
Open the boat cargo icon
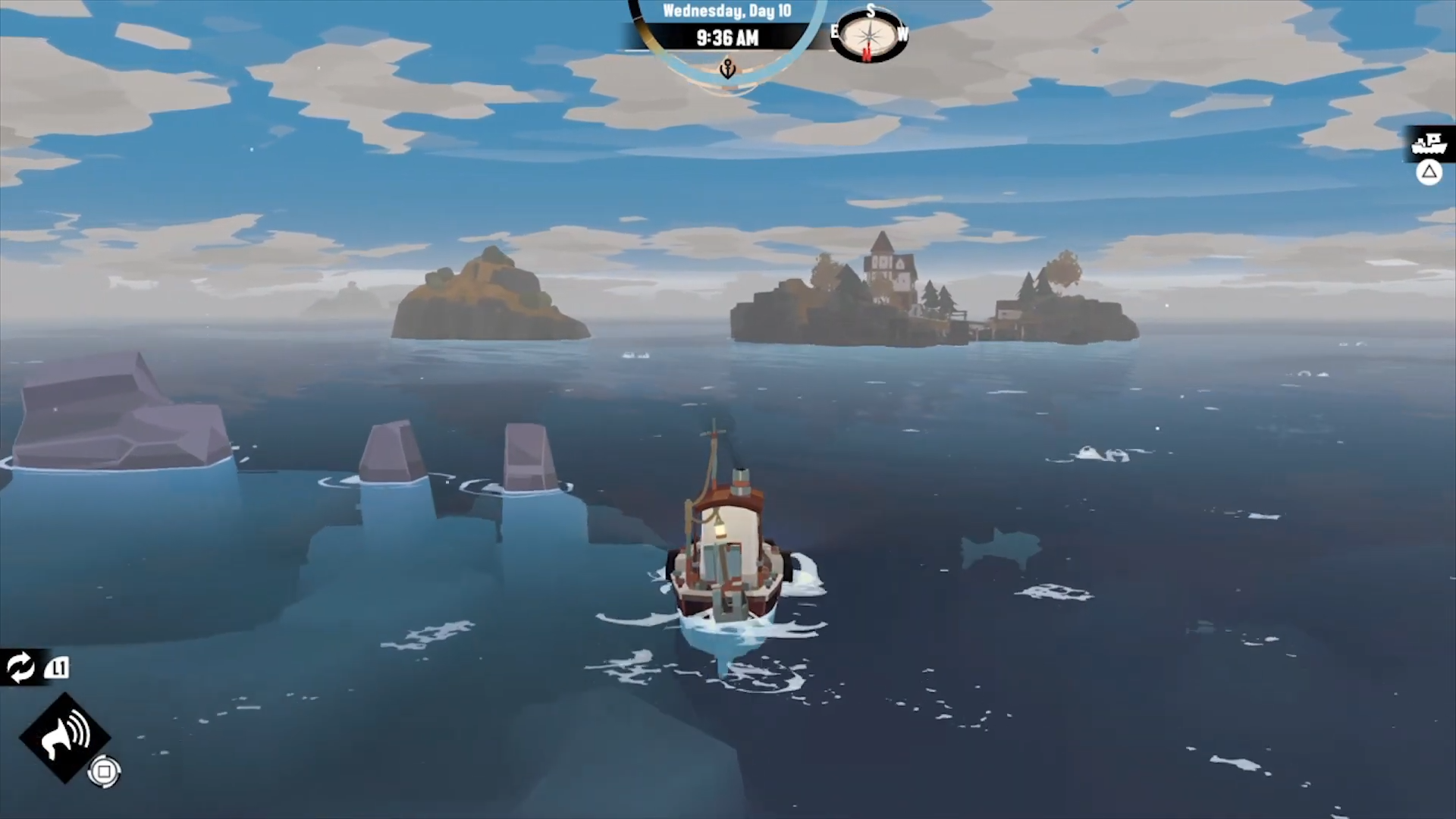[x=1429, y=143]
